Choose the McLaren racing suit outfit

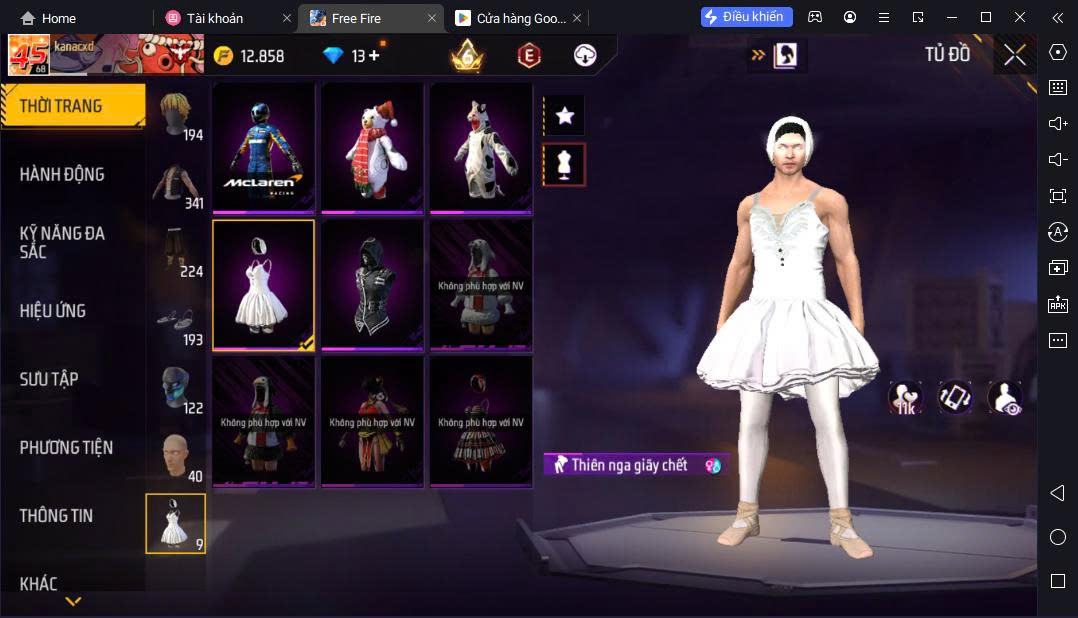pos(263,147)
